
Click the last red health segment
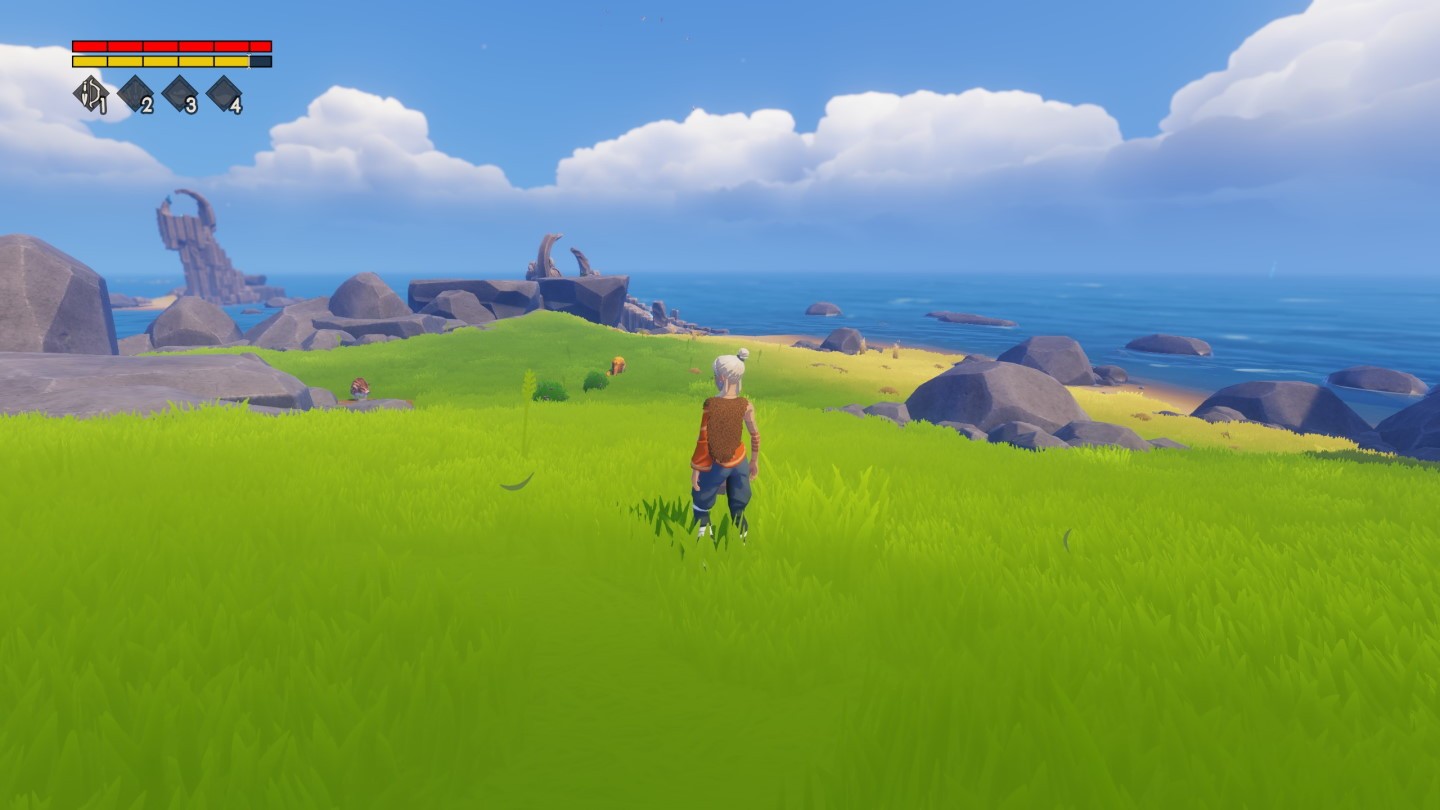click(x=260, y=45)
